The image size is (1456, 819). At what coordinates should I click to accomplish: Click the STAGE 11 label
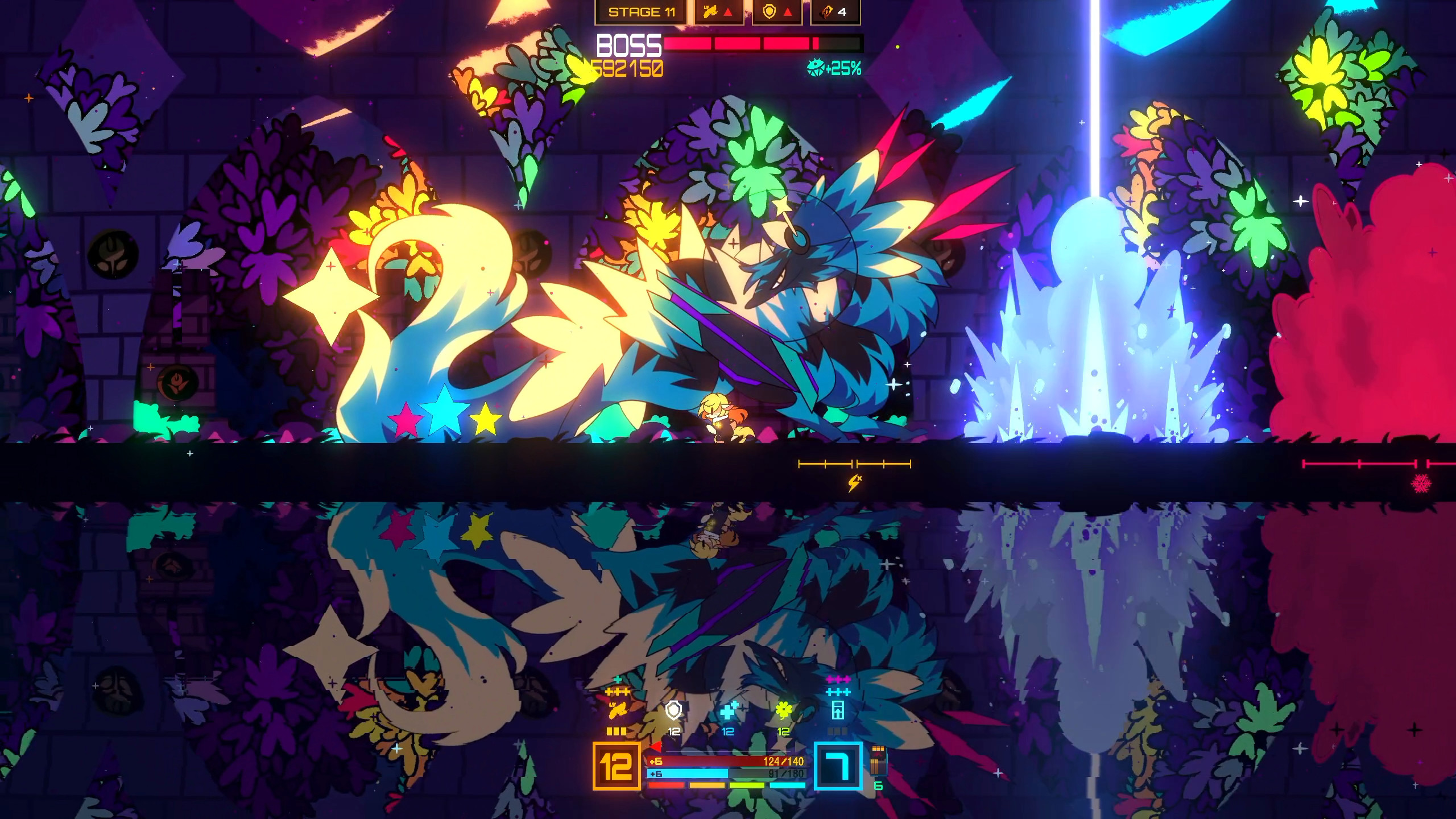point(642,12)
